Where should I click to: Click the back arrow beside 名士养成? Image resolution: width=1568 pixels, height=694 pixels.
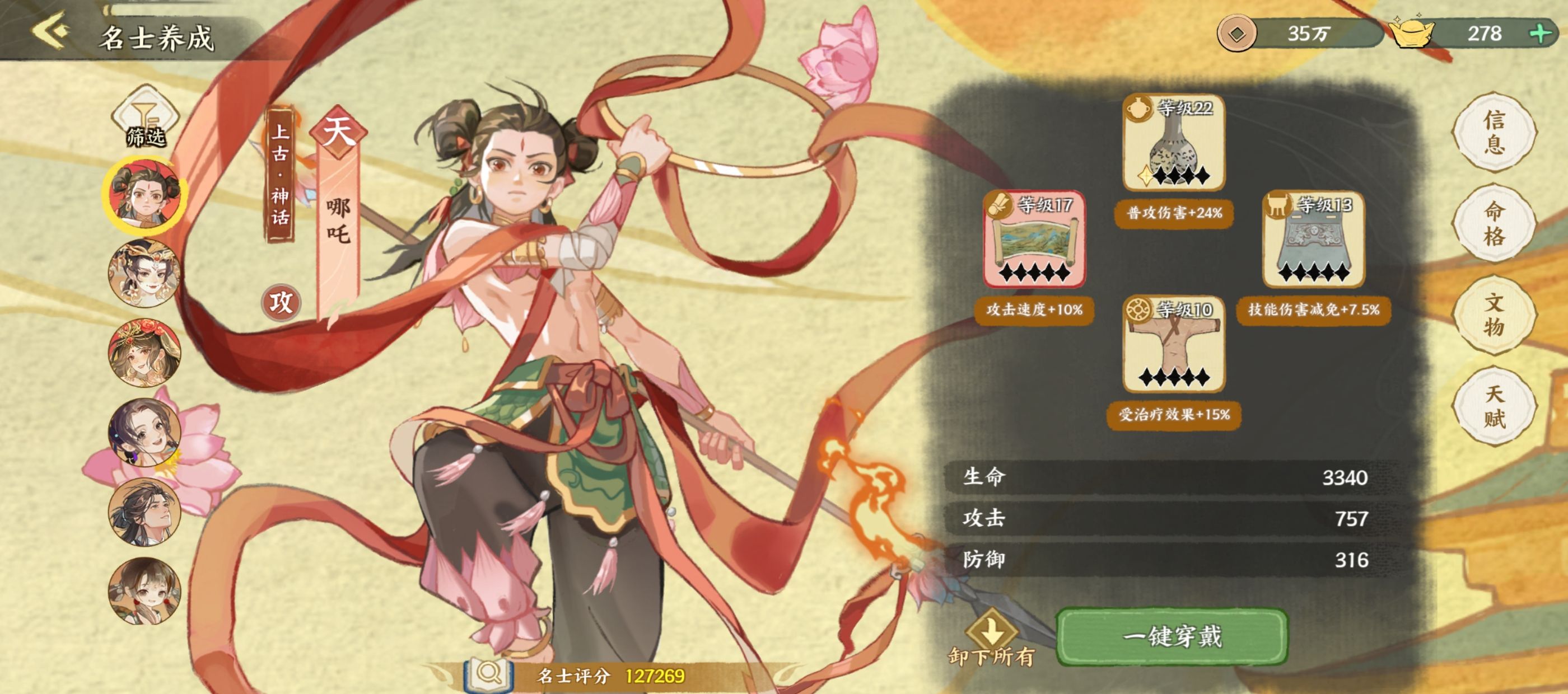pos(52,30)
